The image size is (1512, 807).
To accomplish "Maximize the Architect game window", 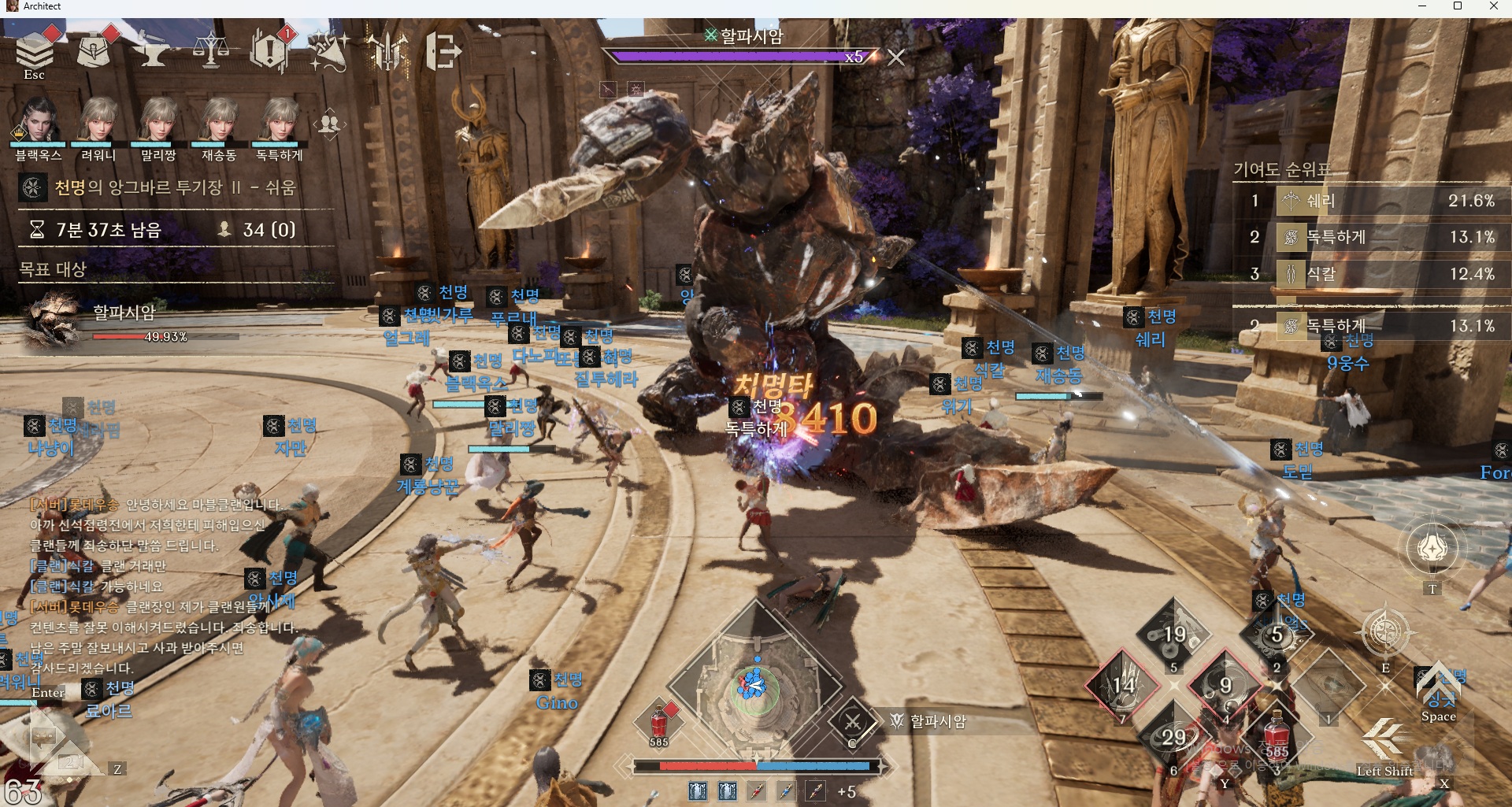I will click(1457, 7).
